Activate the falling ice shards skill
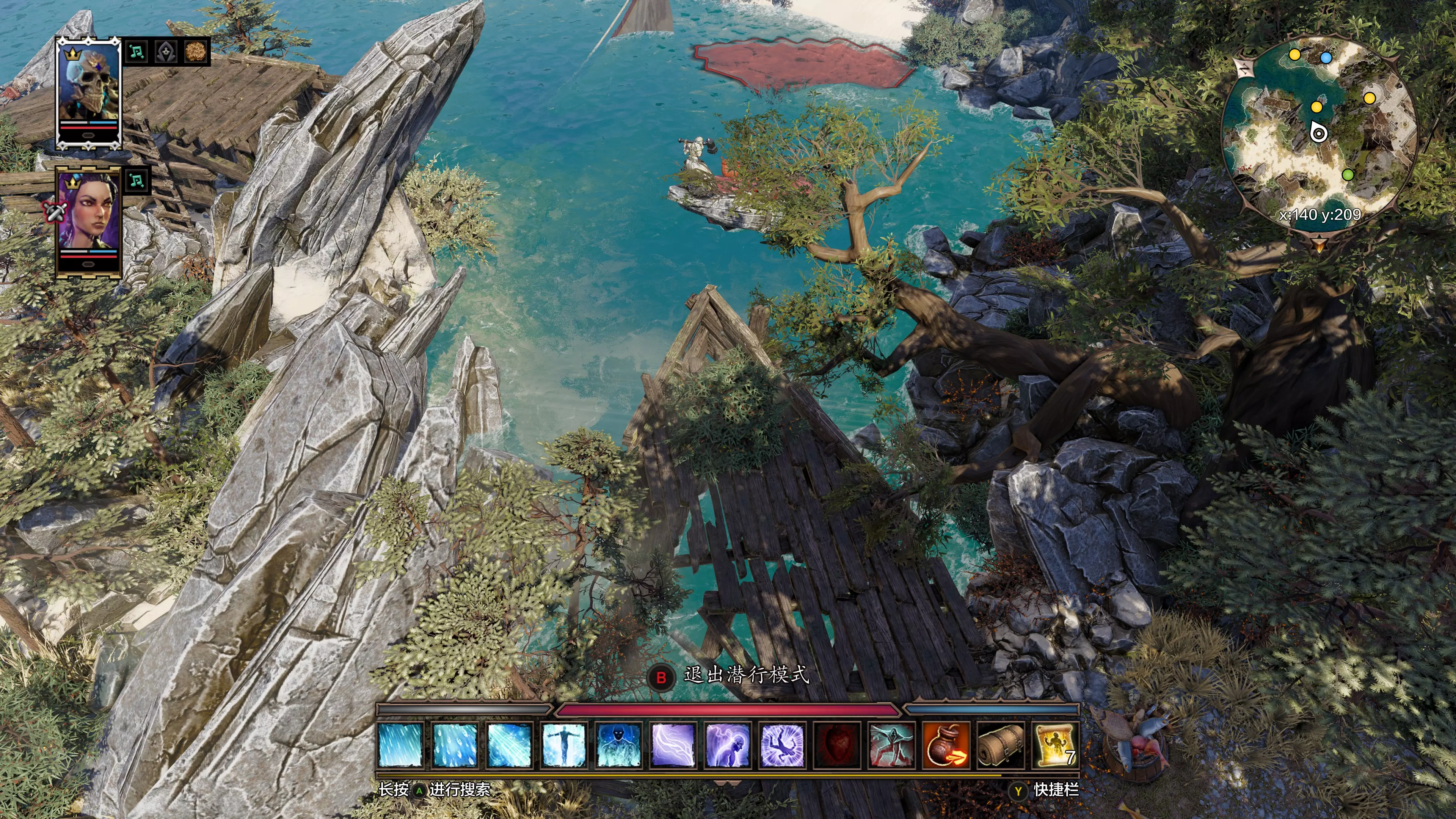Screen dimensions: 1456x819 (455, 745)
